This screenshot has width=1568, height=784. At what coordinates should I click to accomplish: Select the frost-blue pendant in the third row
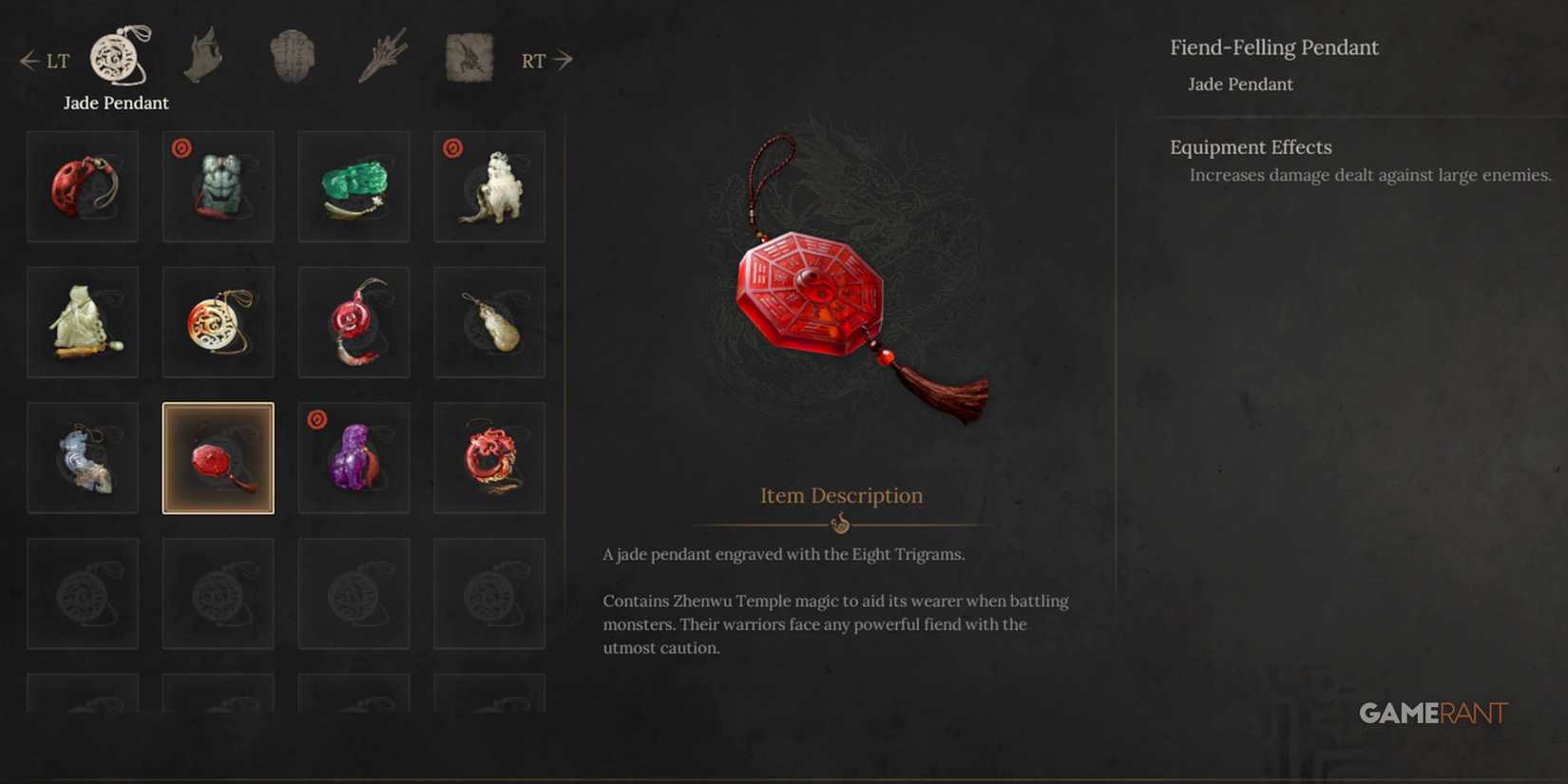83,457
